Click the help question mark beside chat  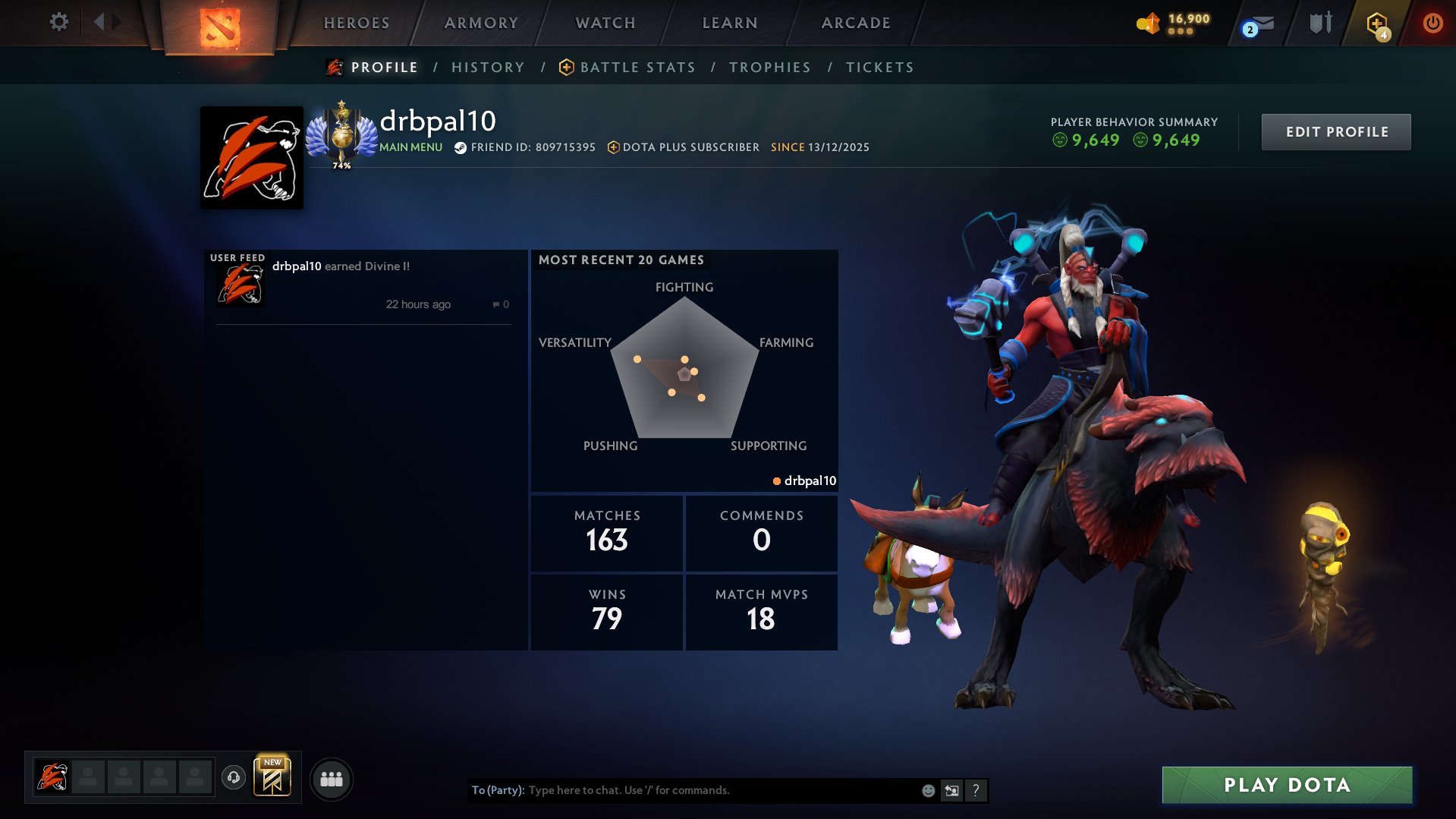pos(976,790)
